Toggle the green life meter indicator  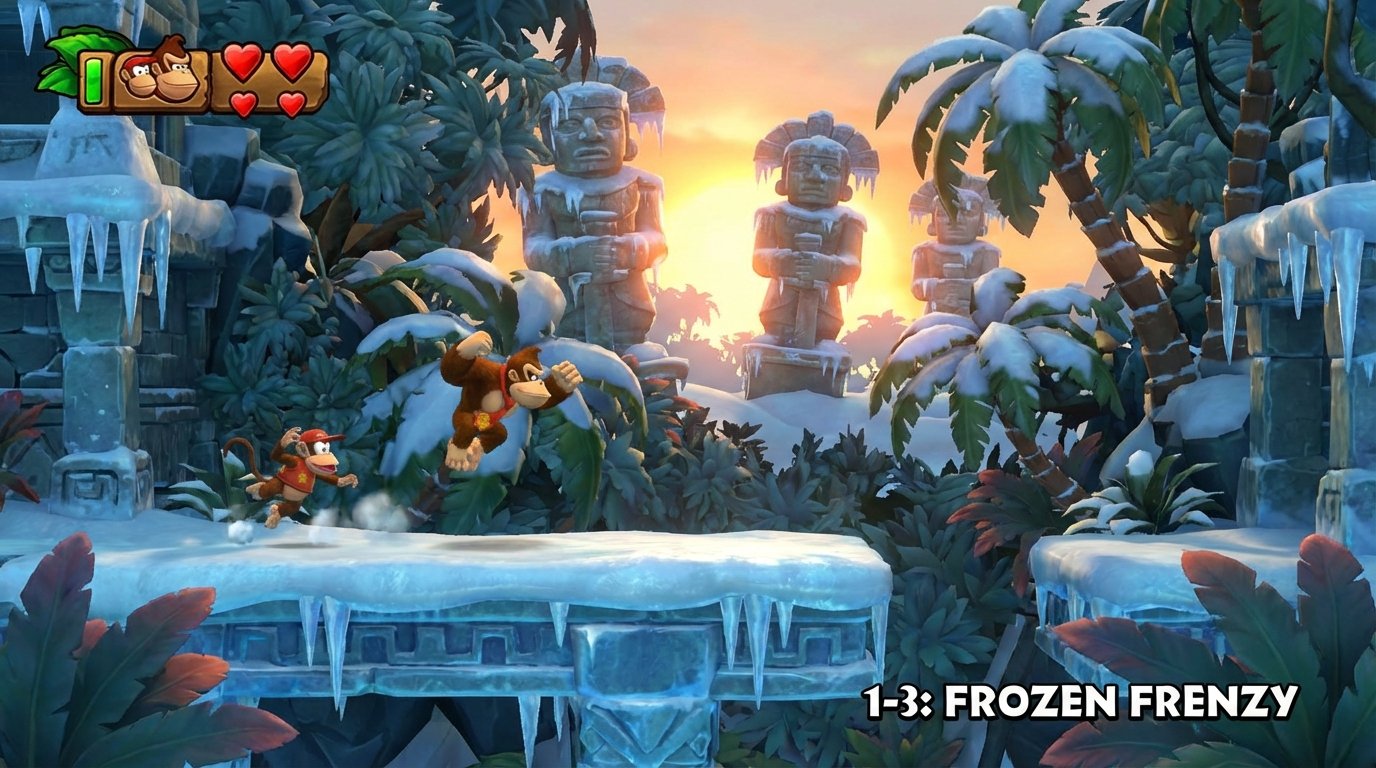(93, 78)
